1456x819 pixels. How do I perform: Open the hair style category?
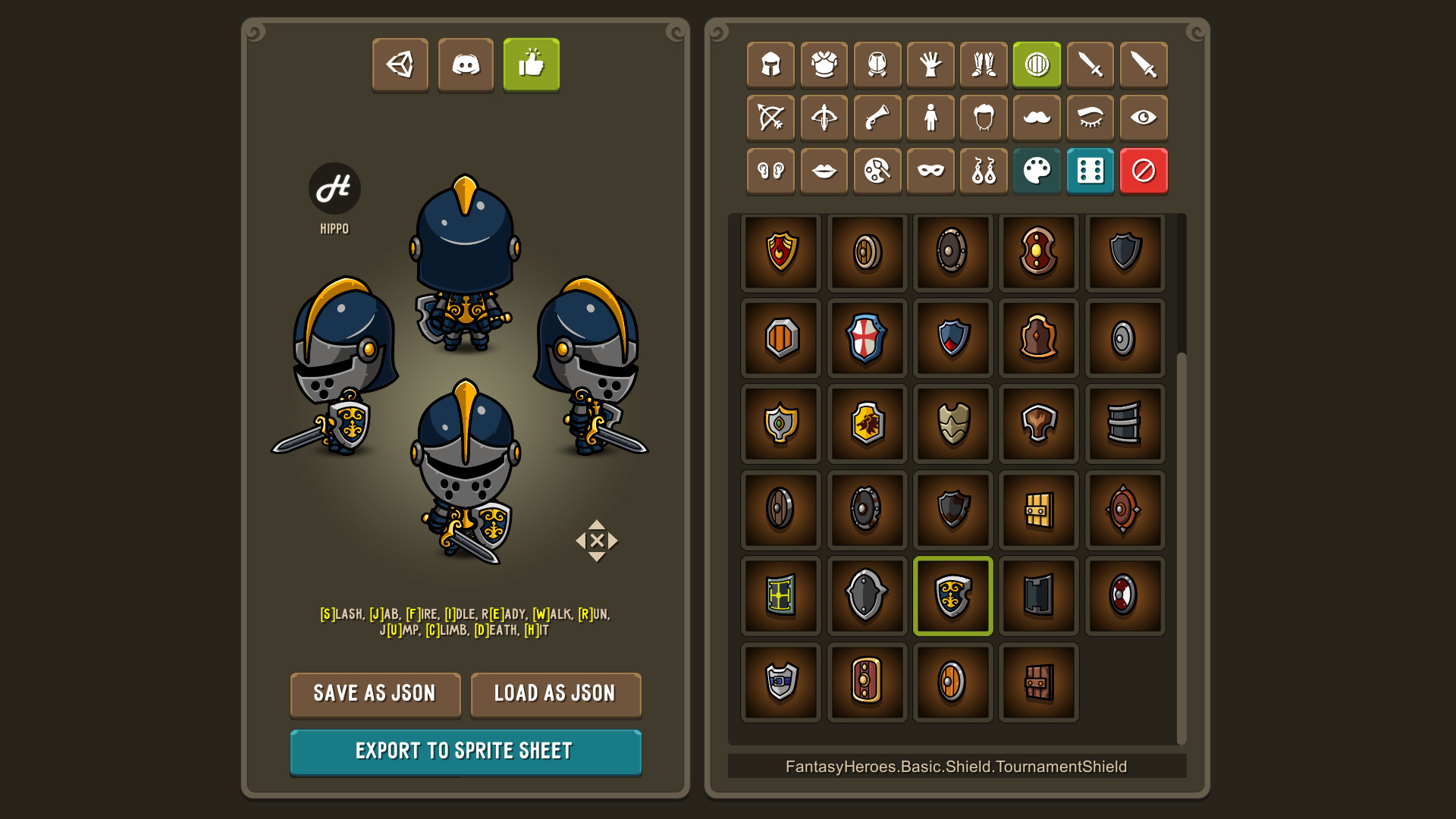click(983, 118)
